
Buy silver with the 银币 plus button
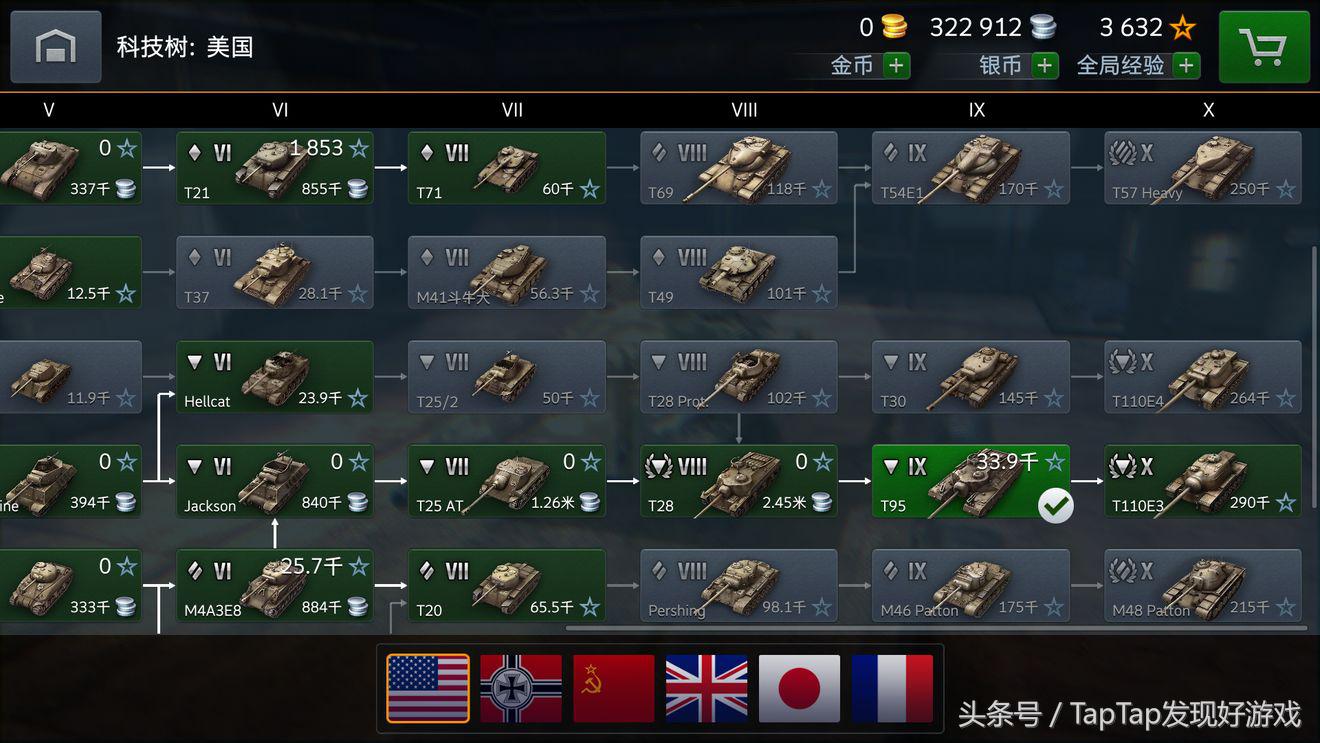tap(1046, 65)
